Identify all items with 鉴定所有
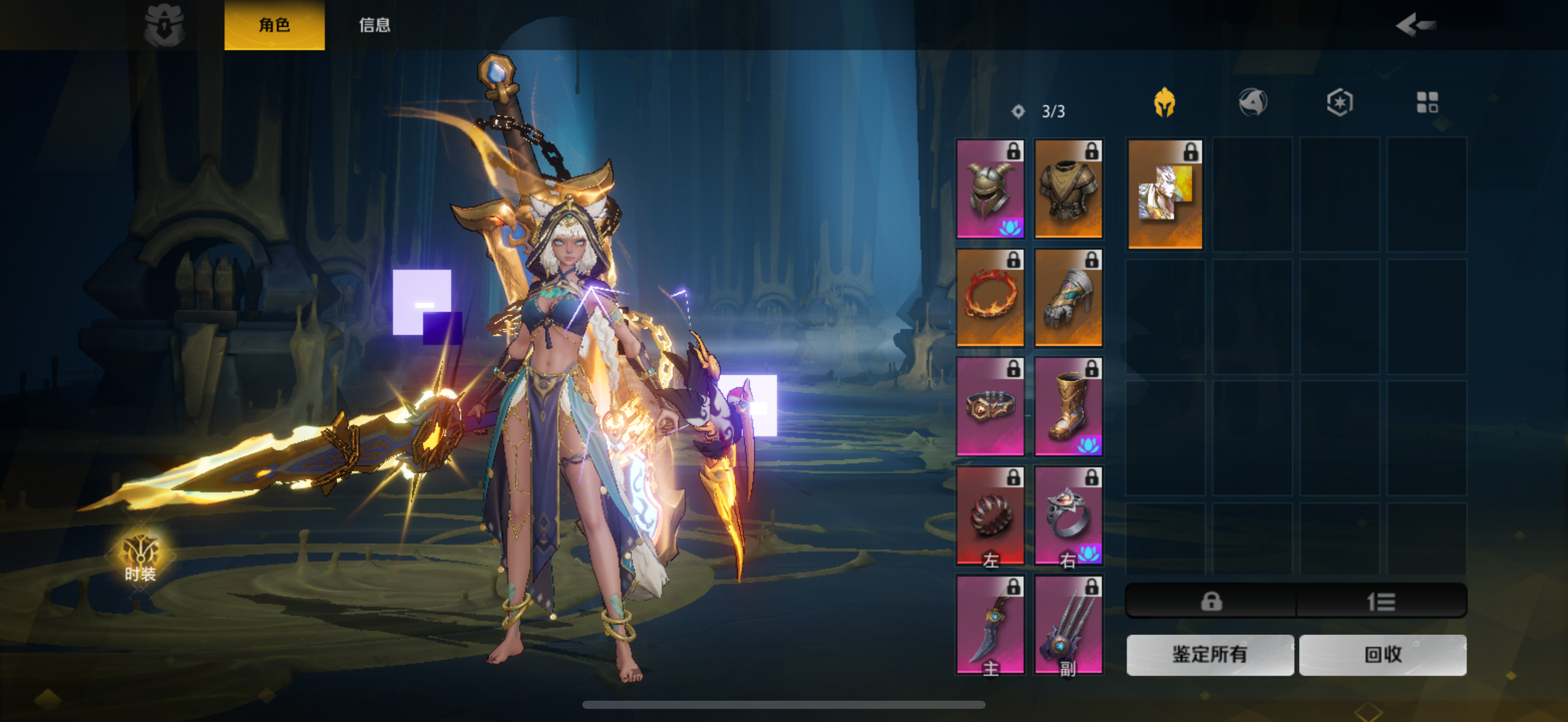The width and height of the screenshot is (1568, 722). coord(1209,654)
